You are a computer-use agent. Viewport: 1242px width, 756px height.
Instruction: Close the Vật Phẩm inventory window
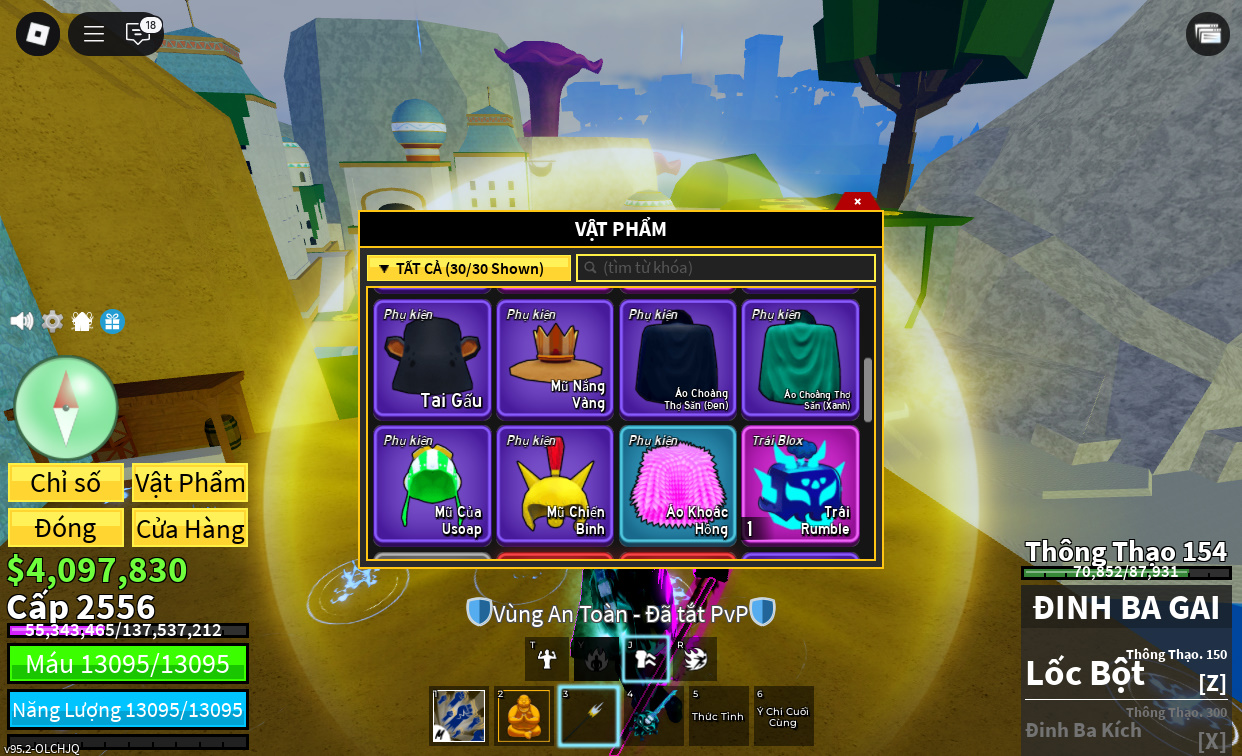[857, 201]
